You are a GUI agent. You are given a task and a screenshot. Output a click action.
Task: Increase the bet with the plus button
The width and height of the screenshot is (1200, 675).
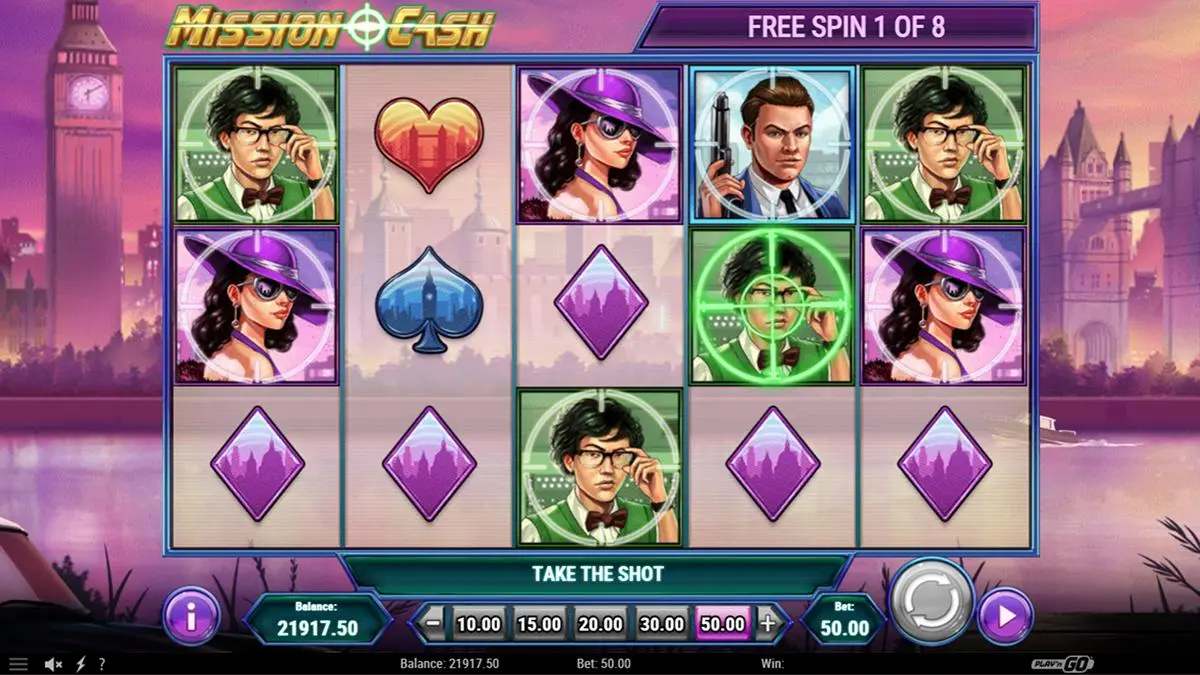coord(768,624)
